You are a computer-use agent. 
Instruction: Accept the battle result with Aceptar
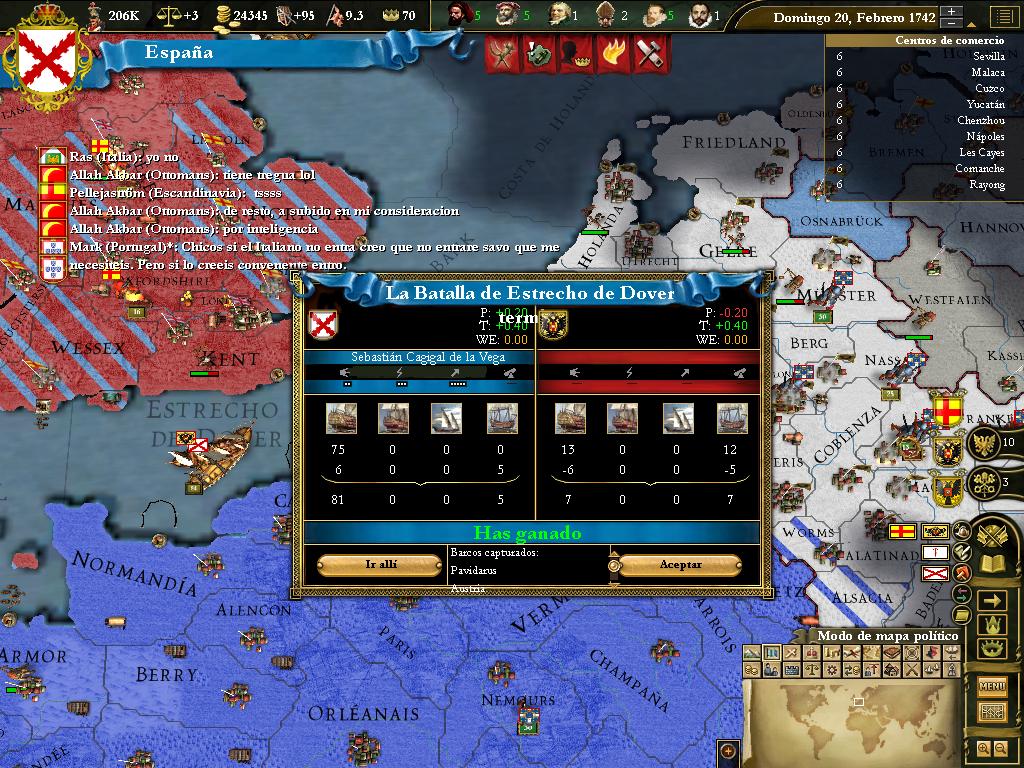(680, 565)
